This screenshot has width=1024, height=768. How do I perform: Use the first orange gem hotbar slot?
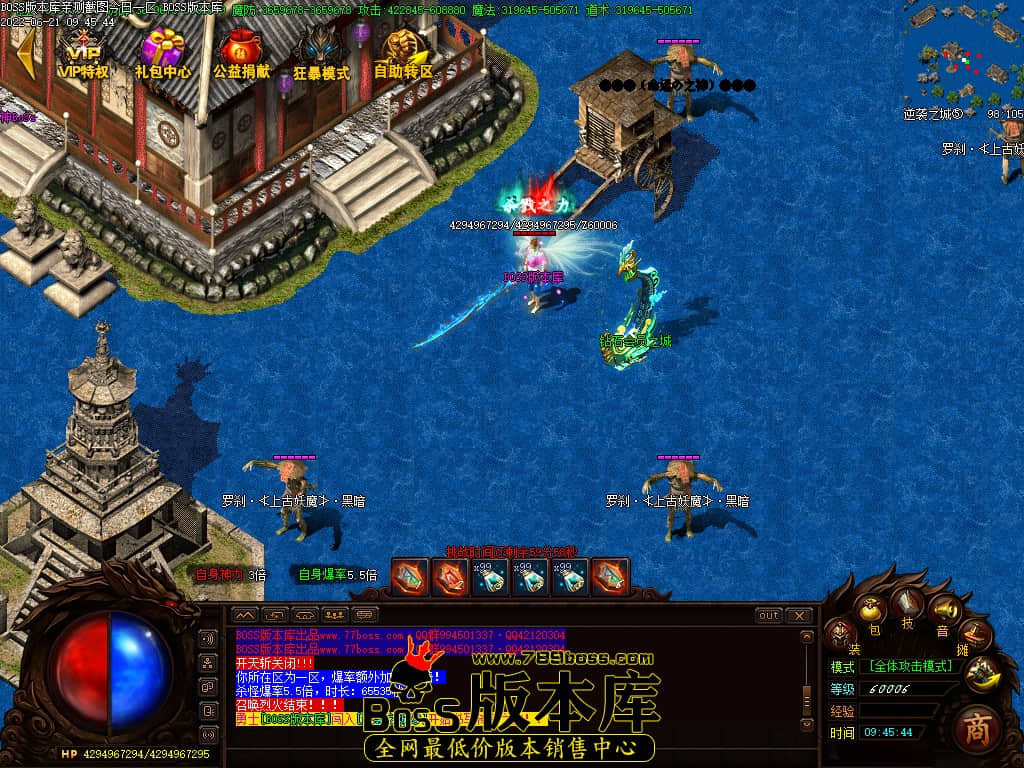(409, 577)
